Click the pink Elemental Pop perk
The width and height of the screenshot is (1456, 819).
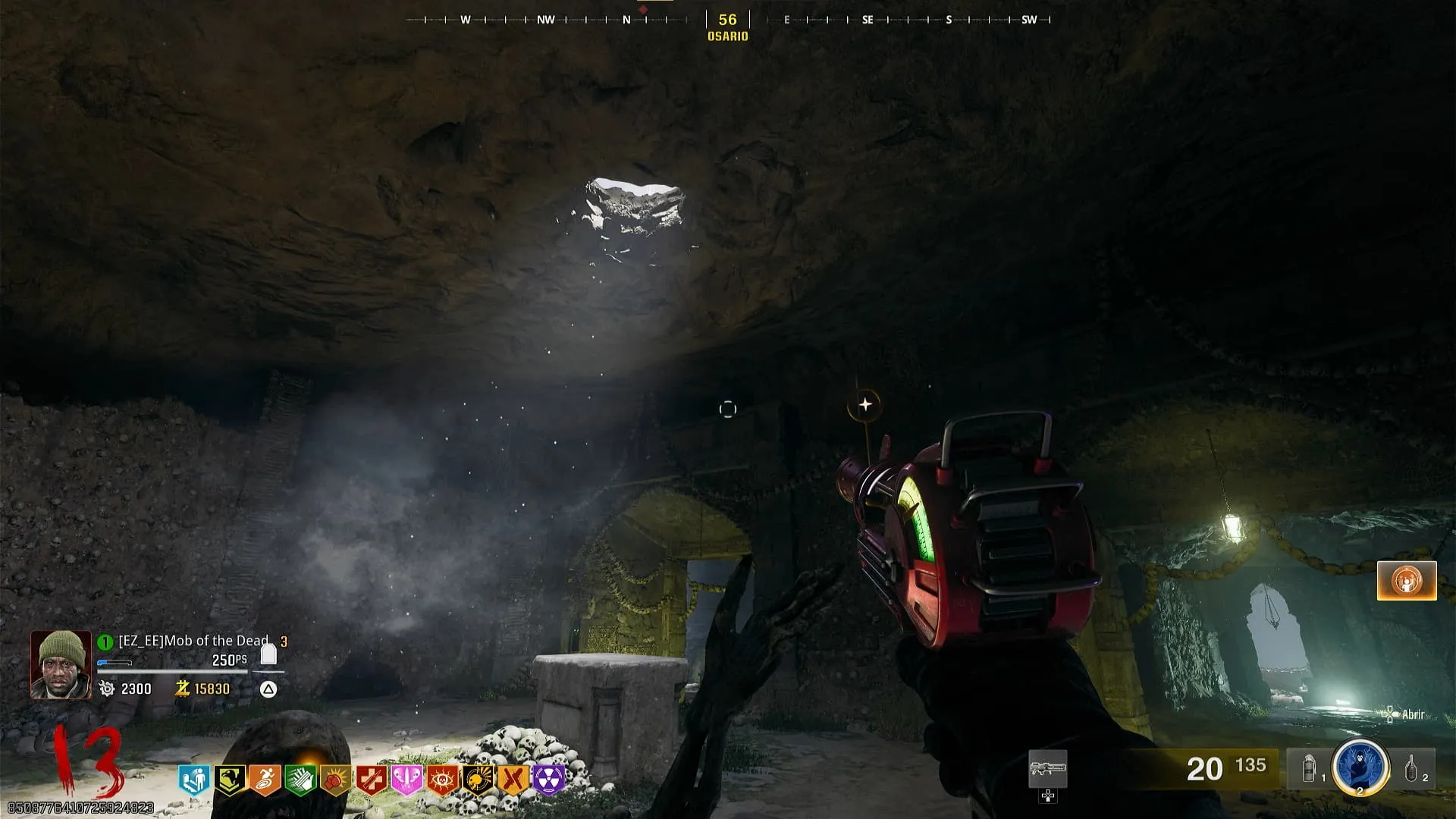(406, 779)
